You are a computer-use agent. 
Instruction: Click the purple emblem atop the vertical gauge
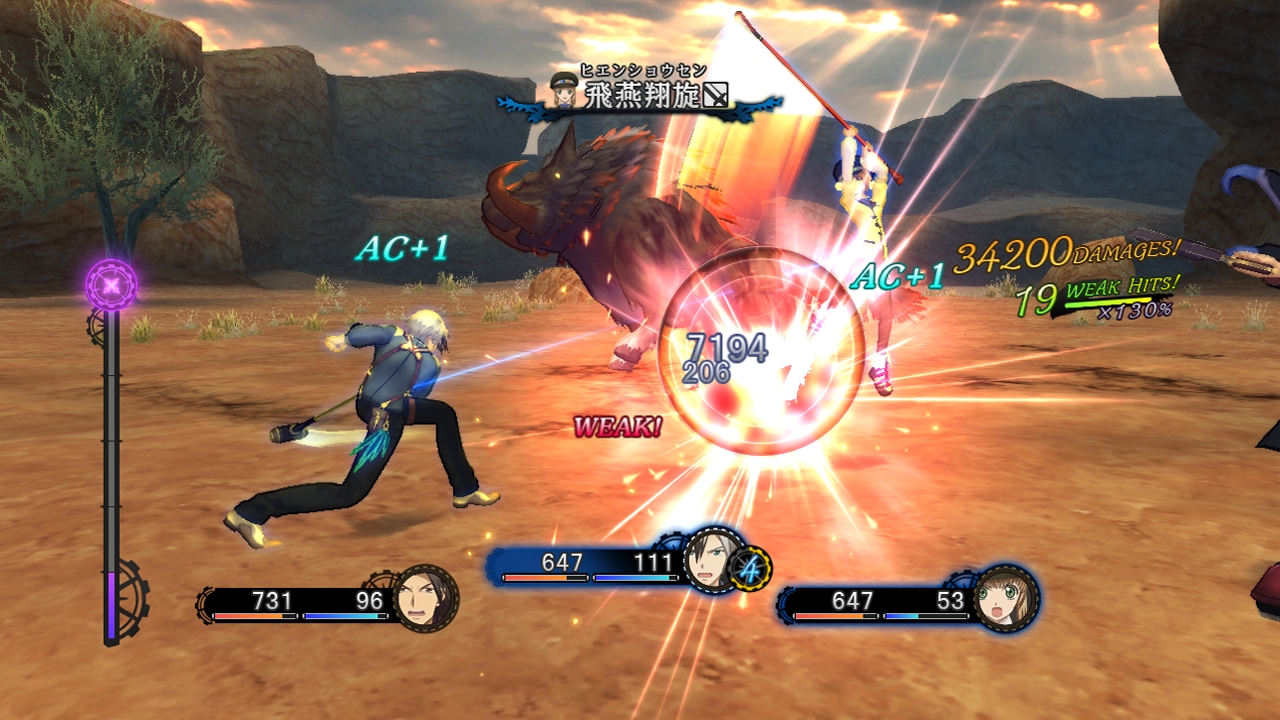coord(111,285)
